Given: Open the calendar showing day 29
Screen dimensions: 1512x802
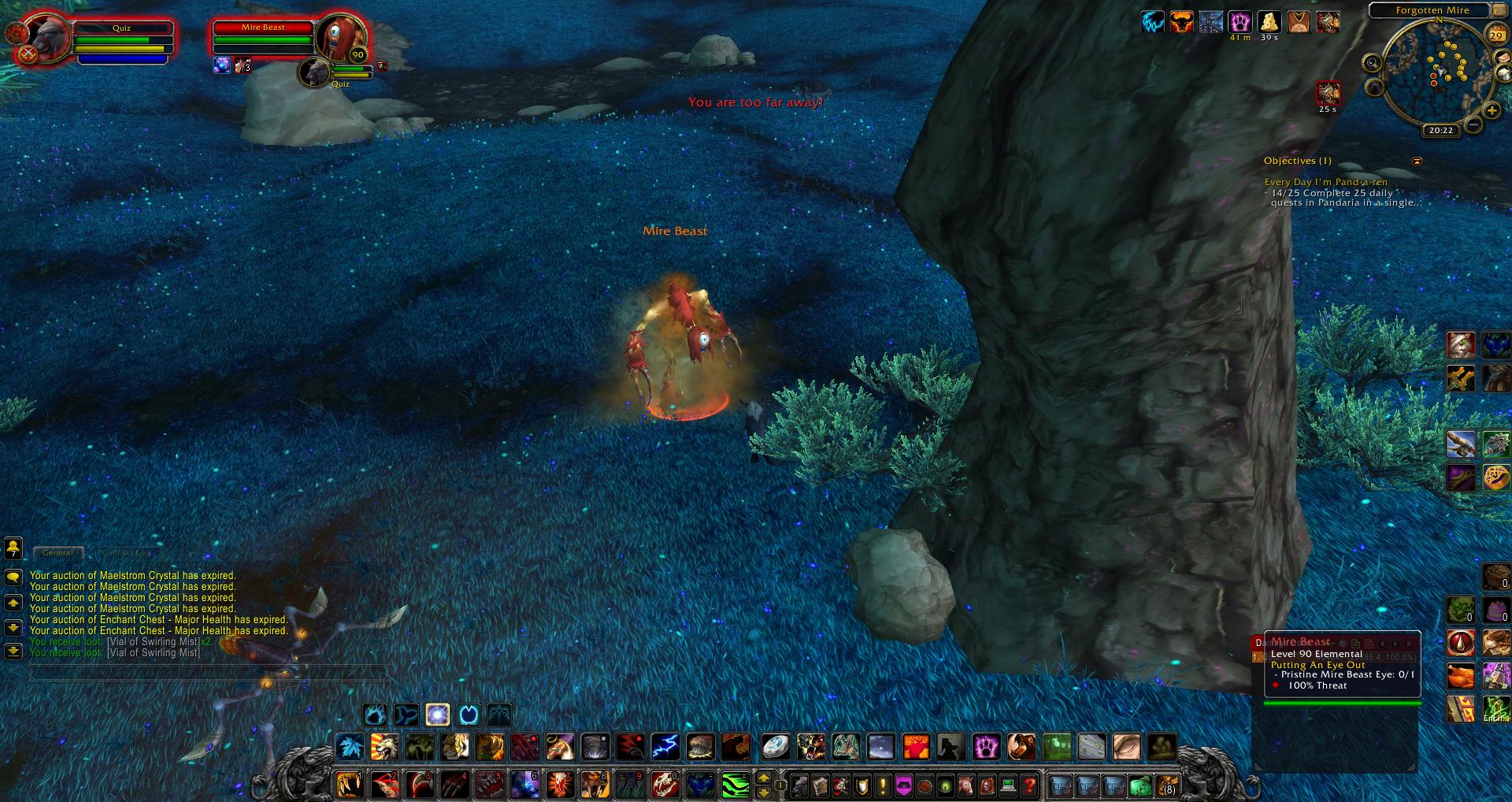Looking at the screenshot, I should coord(1495,35).
